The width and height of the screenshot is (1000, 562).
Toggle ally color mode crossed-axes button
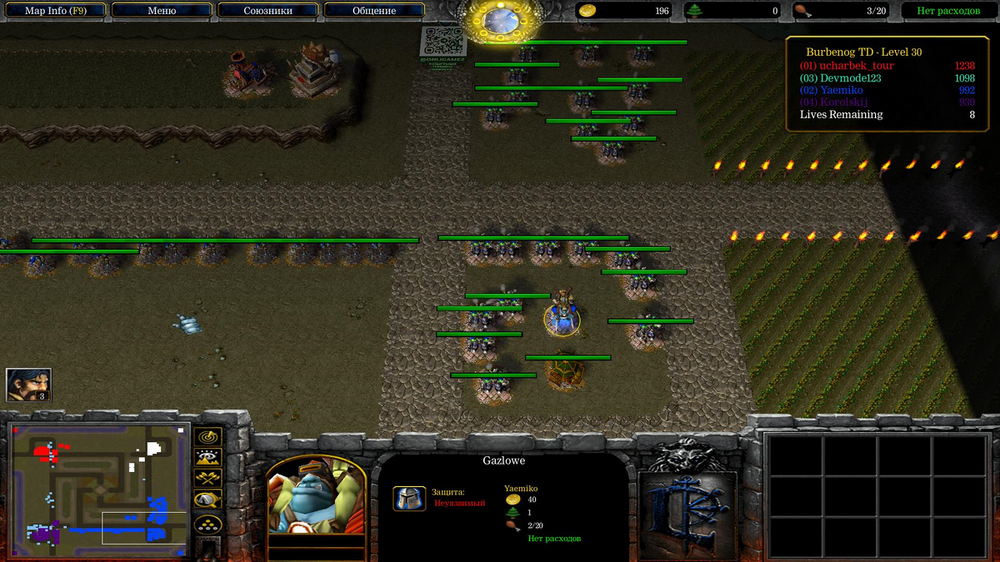(208, 479)
